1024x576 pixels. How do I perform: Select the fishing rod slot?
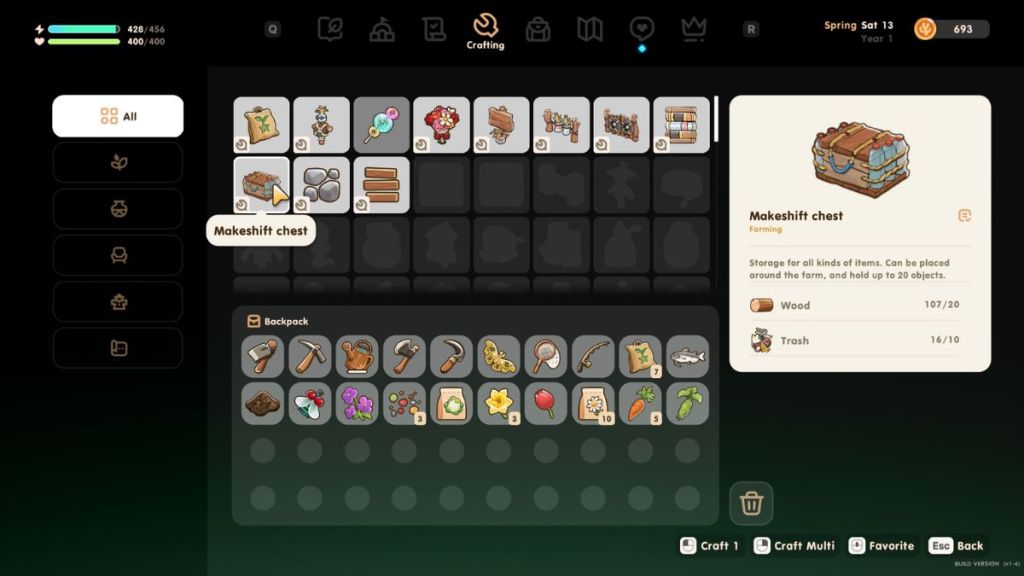tap(593, 356)
